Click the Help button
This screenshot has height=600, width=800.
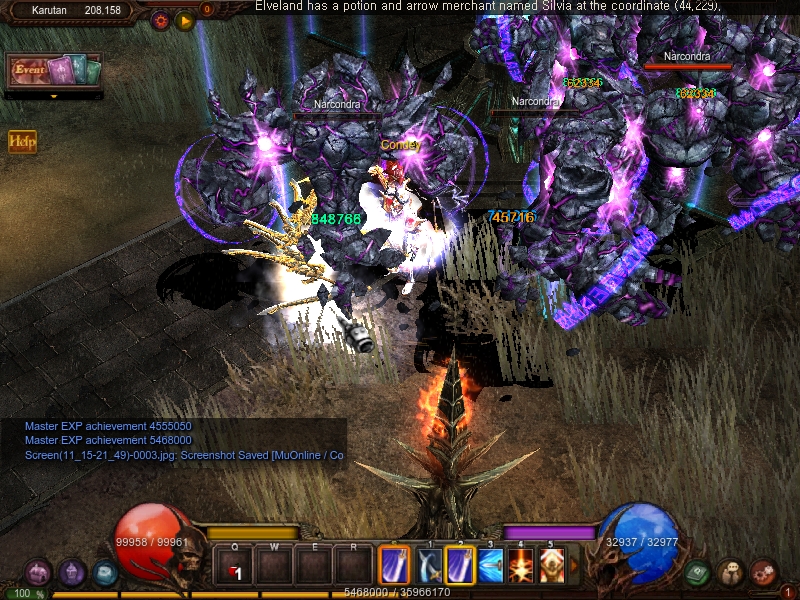22,142
